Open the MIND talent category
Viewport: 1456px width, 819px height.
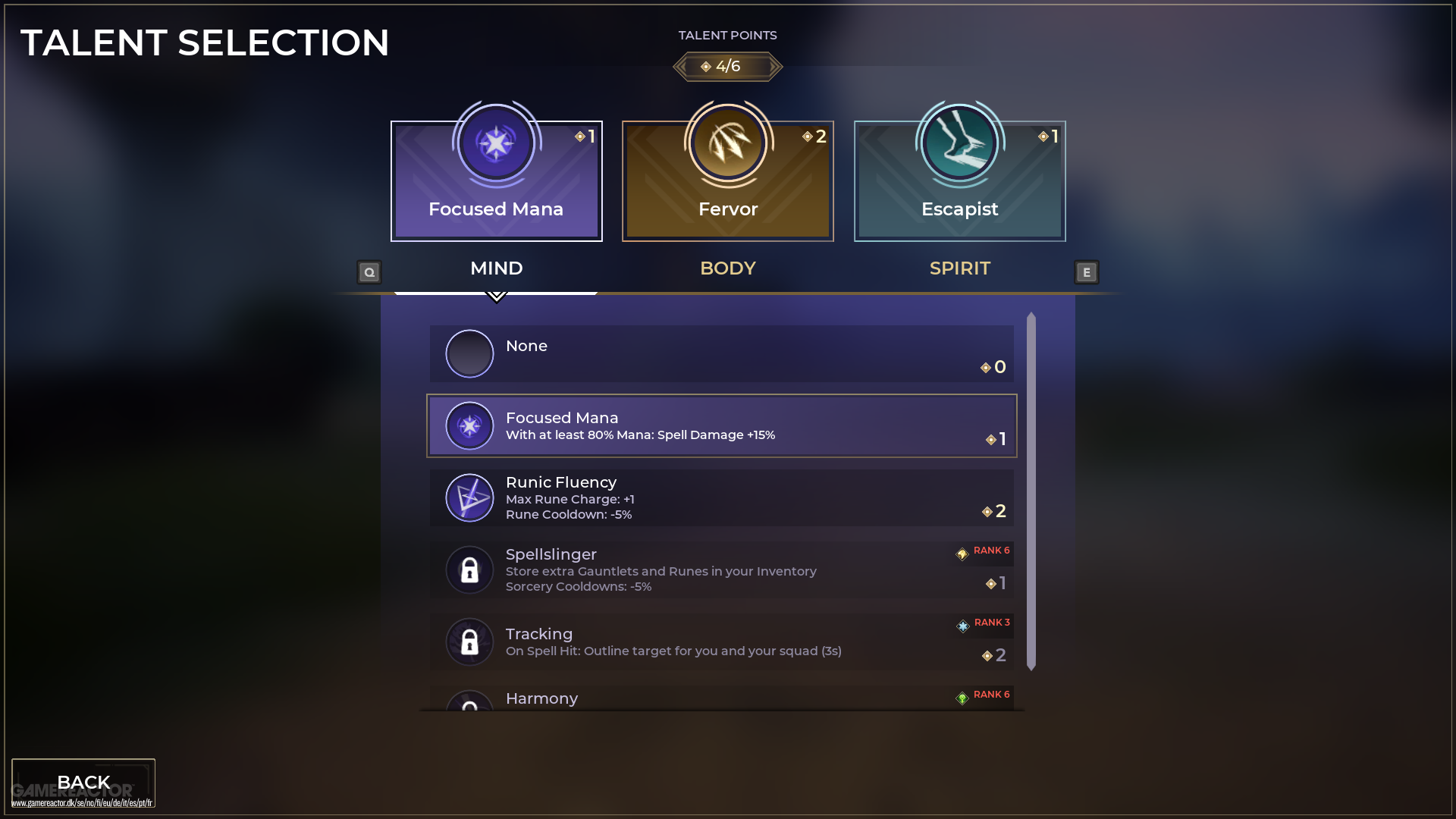click(496, 268)
